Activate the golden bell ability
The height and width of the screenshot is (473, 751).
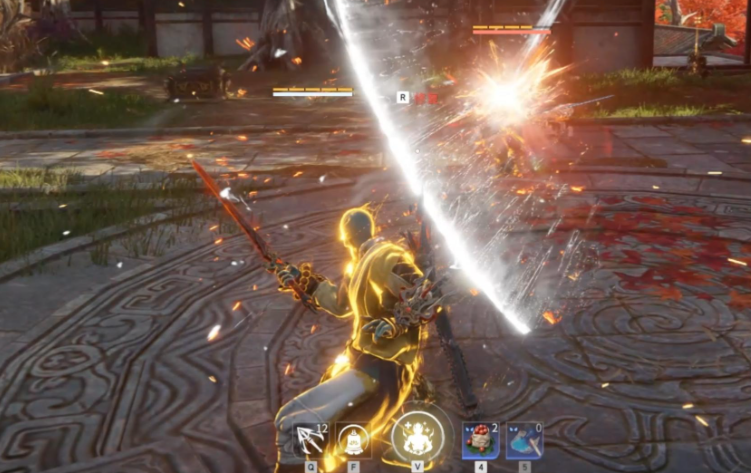coord(353,439)
